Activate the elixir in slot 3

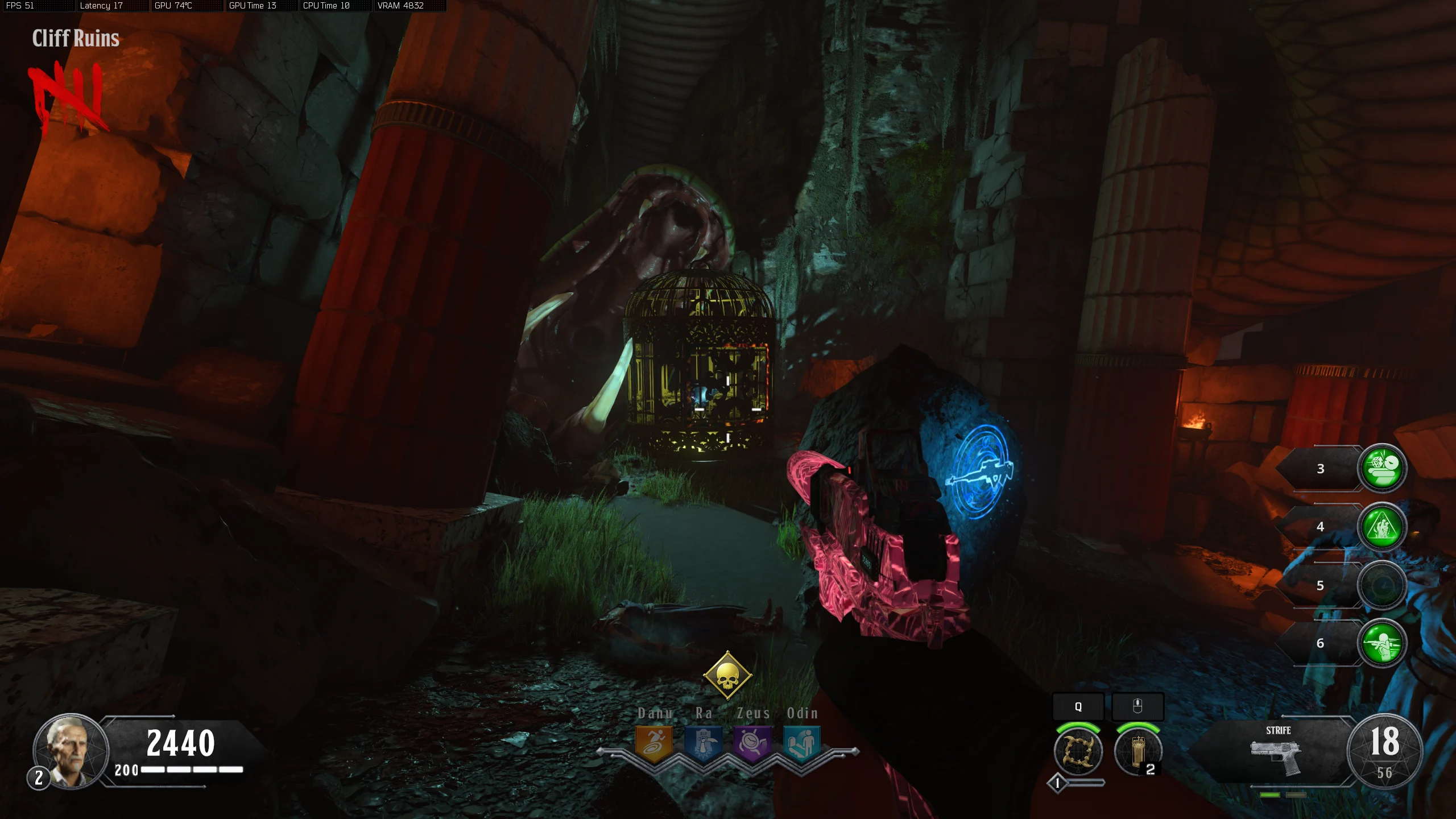point(1382,468)
